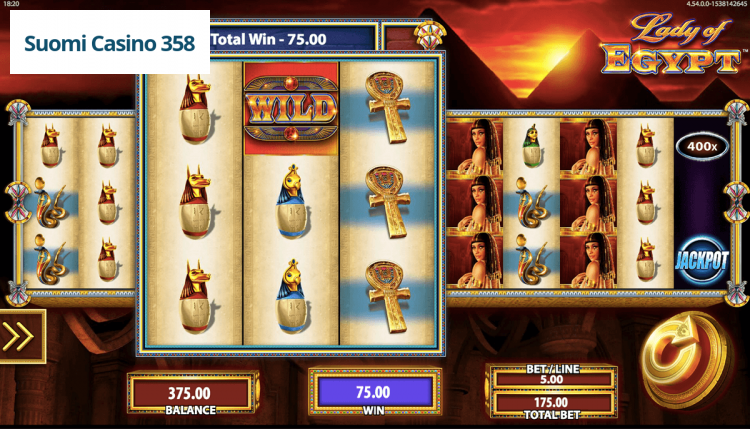Expand the side menu with the double-arrow button

pyautogui.click(x=21, y=336)
